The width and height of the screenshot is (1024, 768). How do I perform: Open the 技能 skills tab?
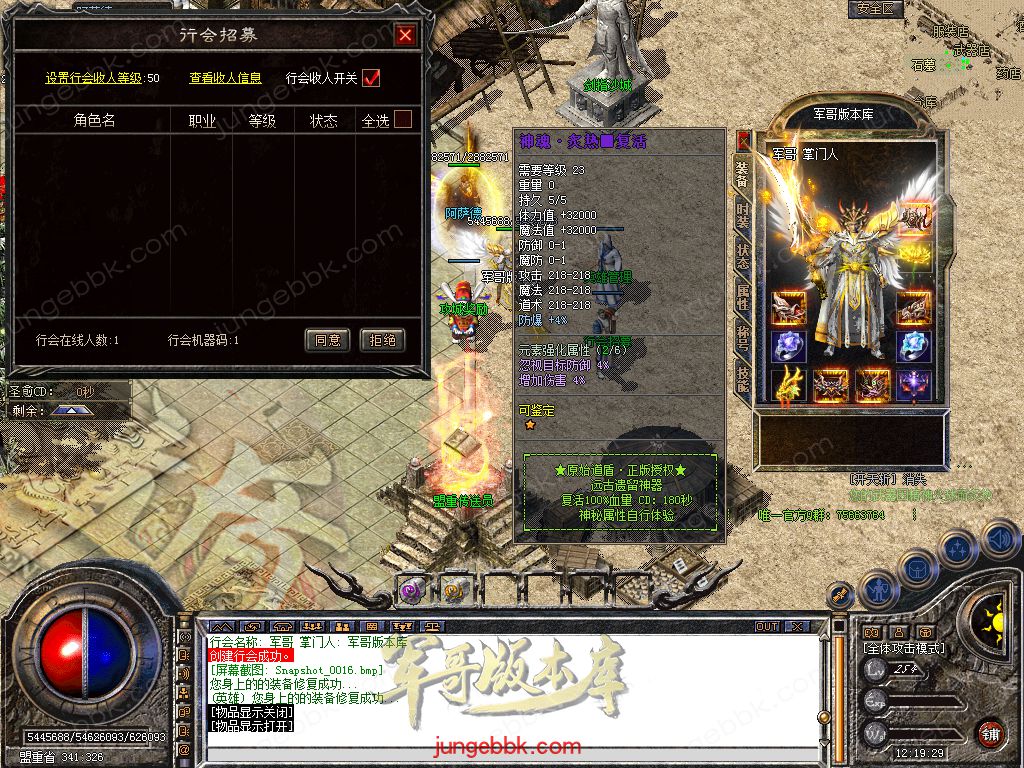[742, 378]
